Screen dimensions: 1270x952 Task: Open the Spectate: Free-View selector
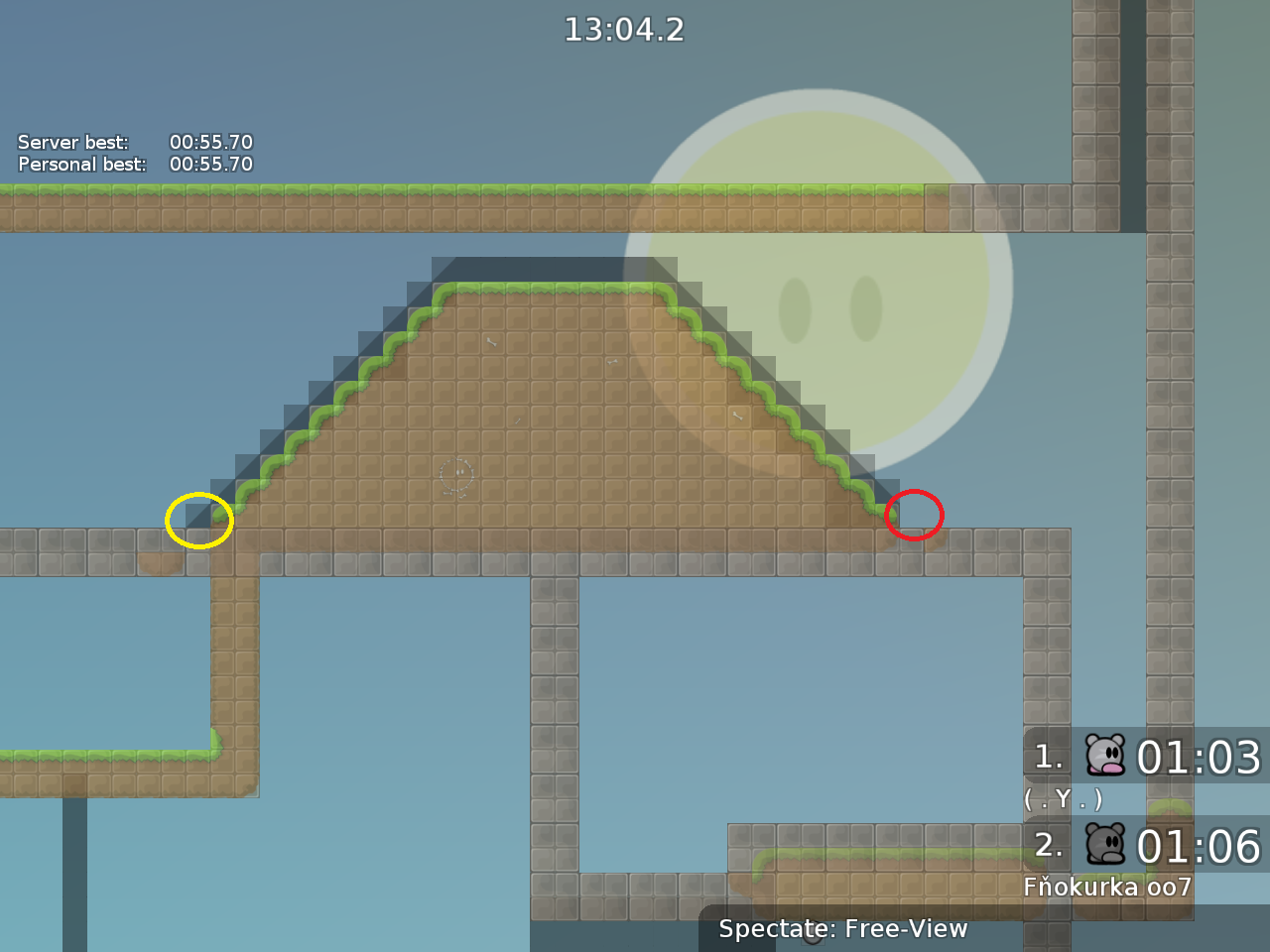tap(843, 929)
